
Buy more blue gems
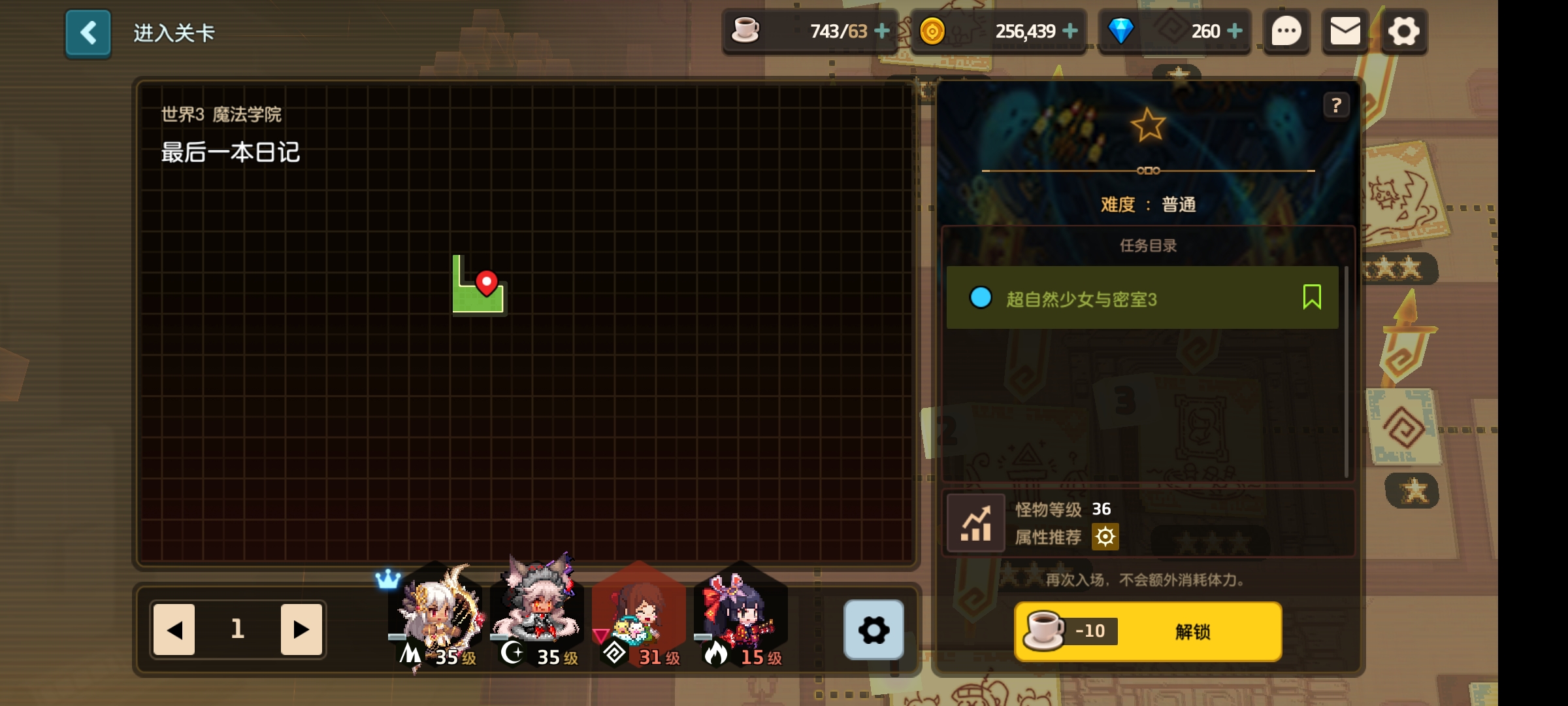click(1235, 31)
